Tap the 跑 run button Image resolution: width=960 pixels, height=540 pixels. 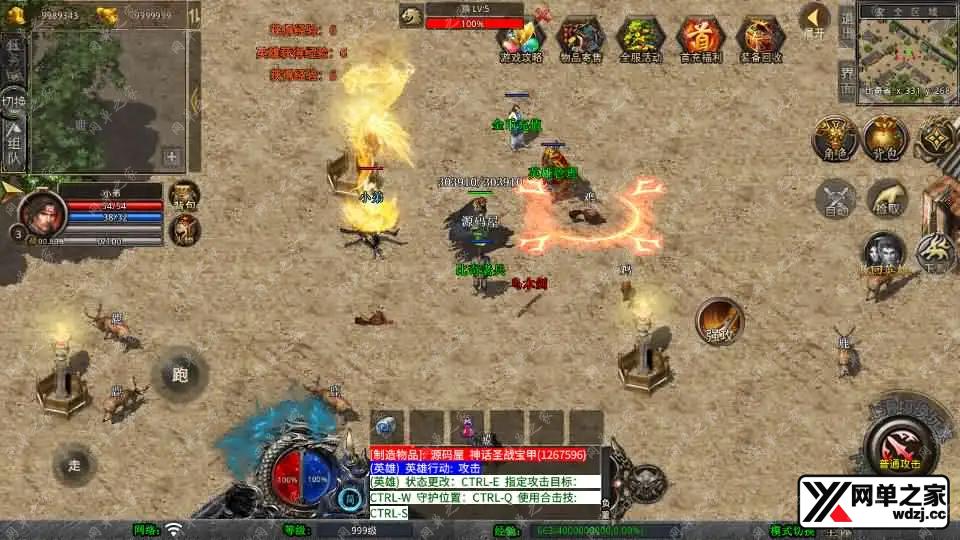[x=180, y=375]
